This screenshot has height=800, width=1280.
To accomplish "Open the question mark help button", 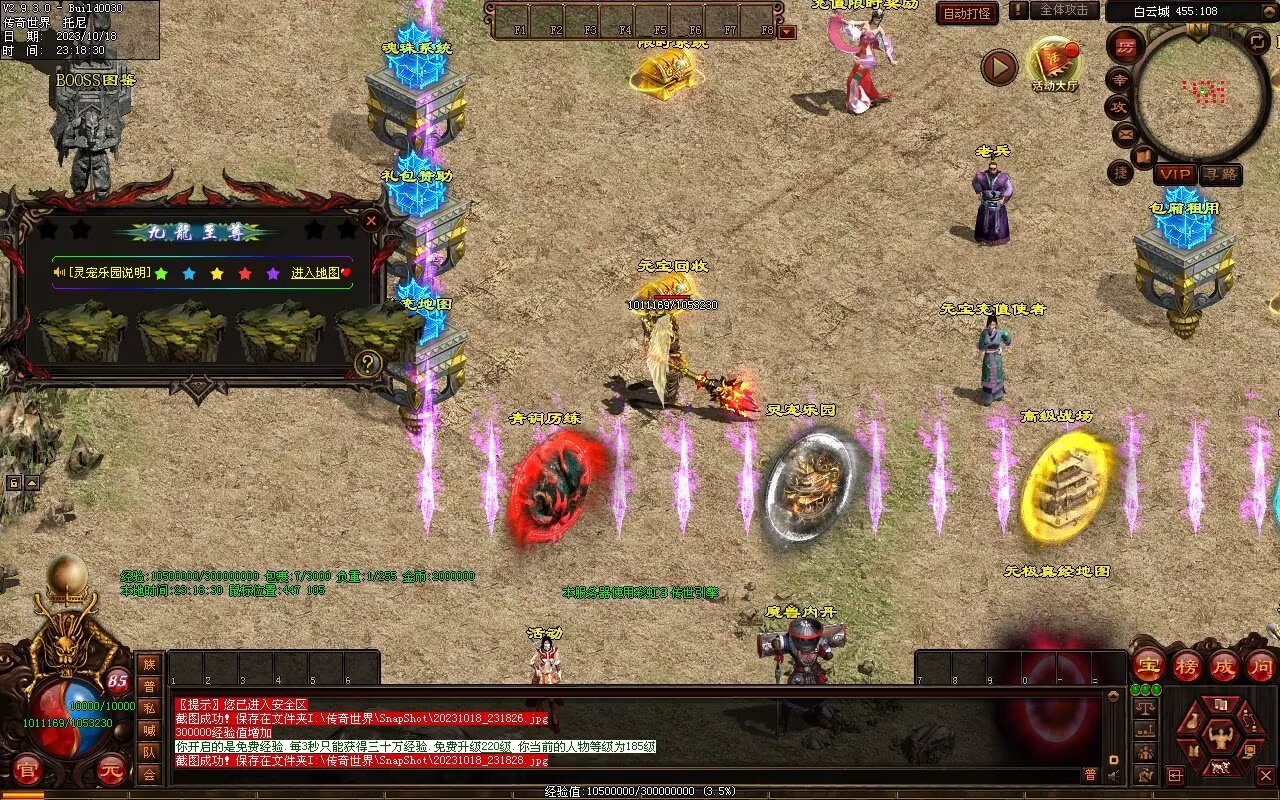I will (x=368, y=363).
